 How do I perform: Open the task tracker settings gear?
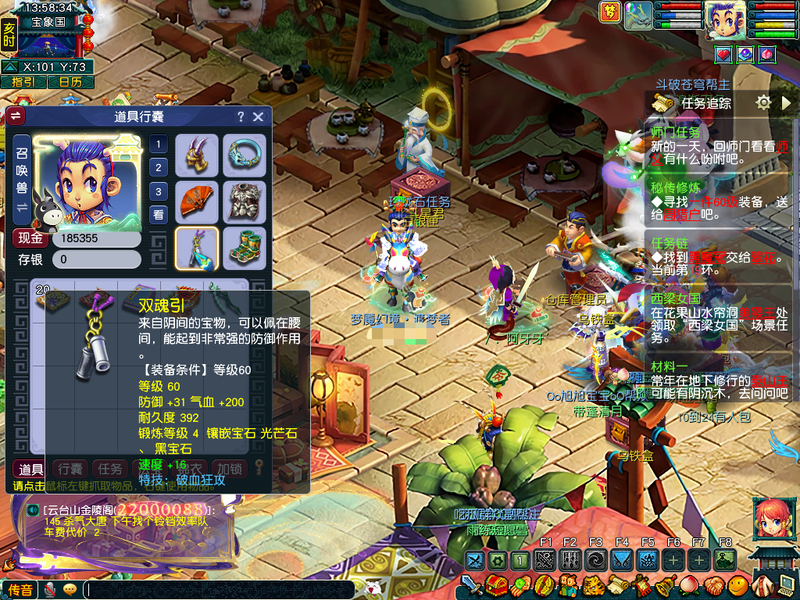pyautogui.click(x=763, y=102)
